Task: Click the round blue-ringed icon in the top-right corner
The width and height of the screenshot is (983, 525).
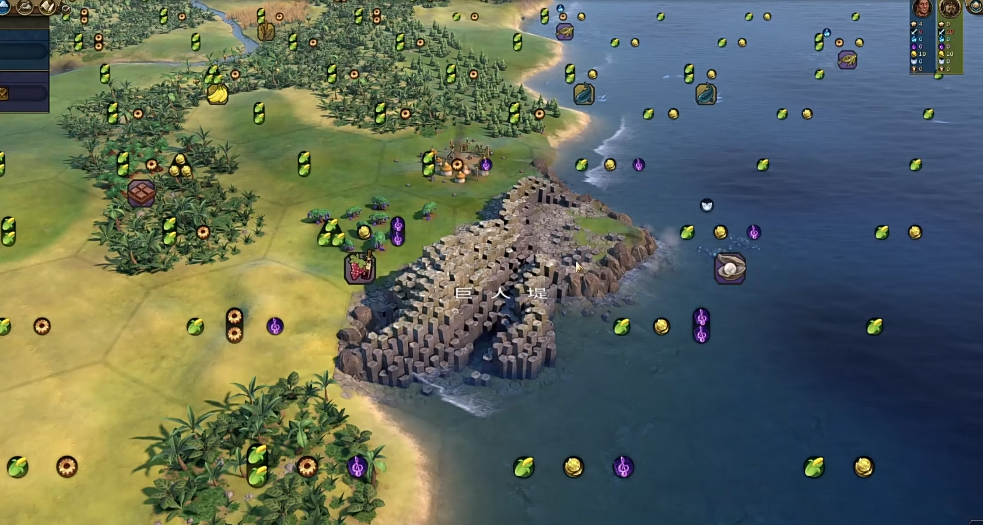Action: pos(975,6)
